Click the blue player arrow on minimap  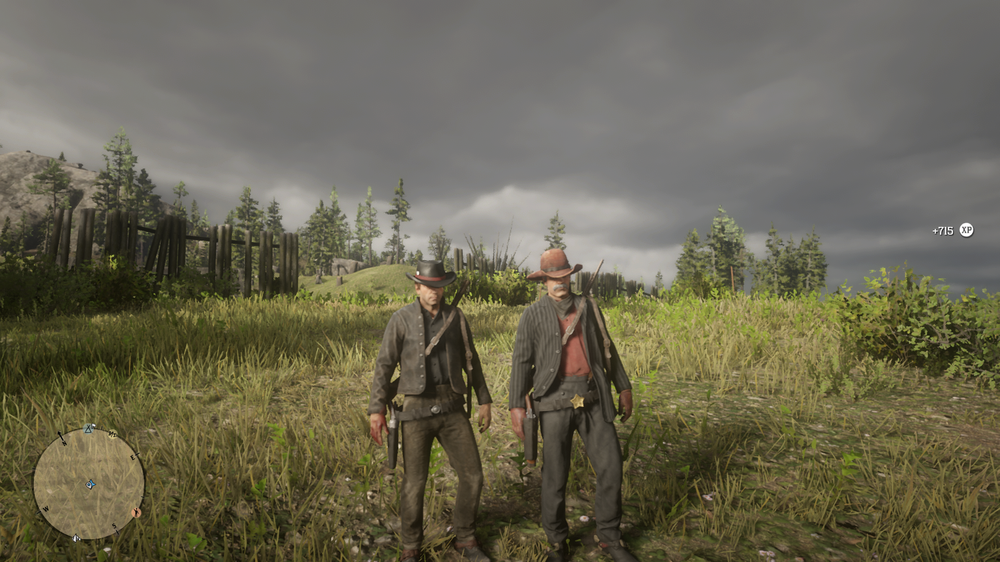[91, 484]
